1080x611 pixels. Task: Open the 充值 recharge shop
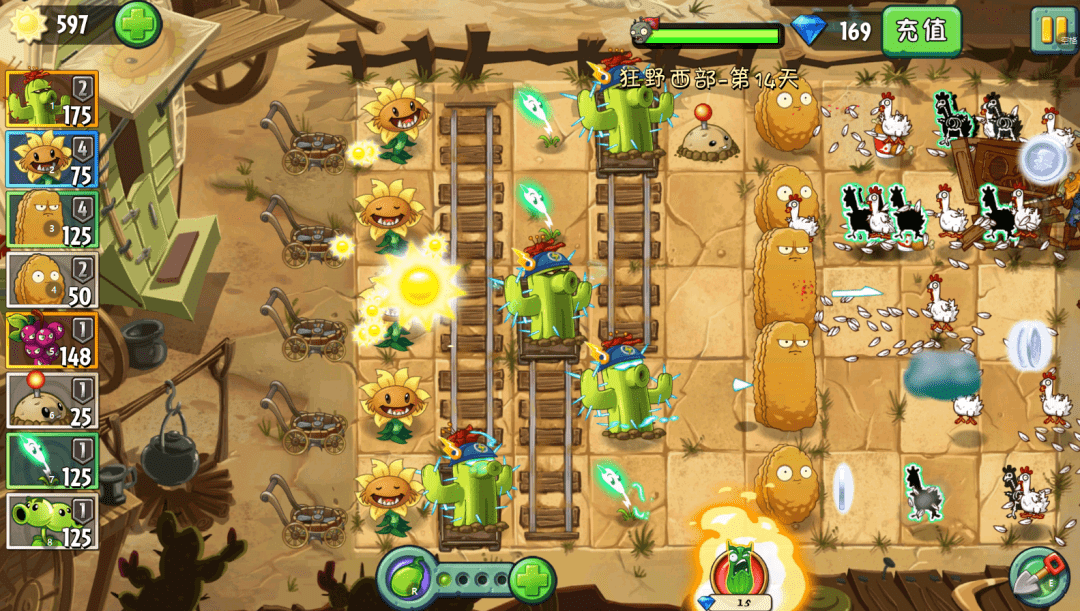pos(921,30)
